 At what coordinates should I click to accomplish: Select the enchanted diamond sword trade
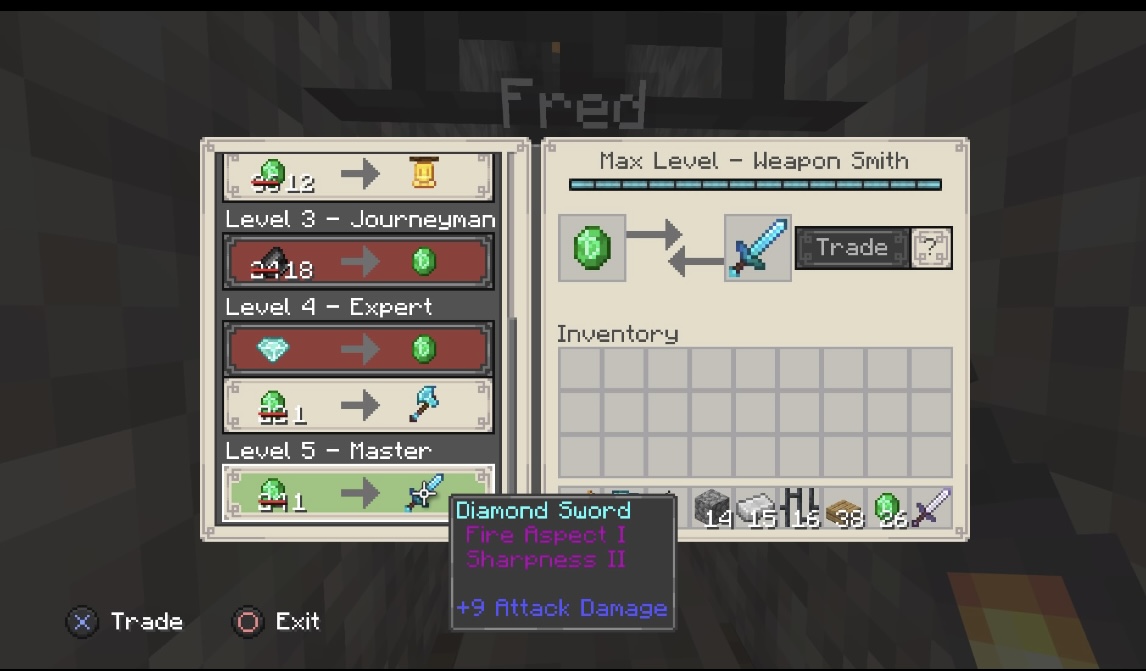(357, 492)
